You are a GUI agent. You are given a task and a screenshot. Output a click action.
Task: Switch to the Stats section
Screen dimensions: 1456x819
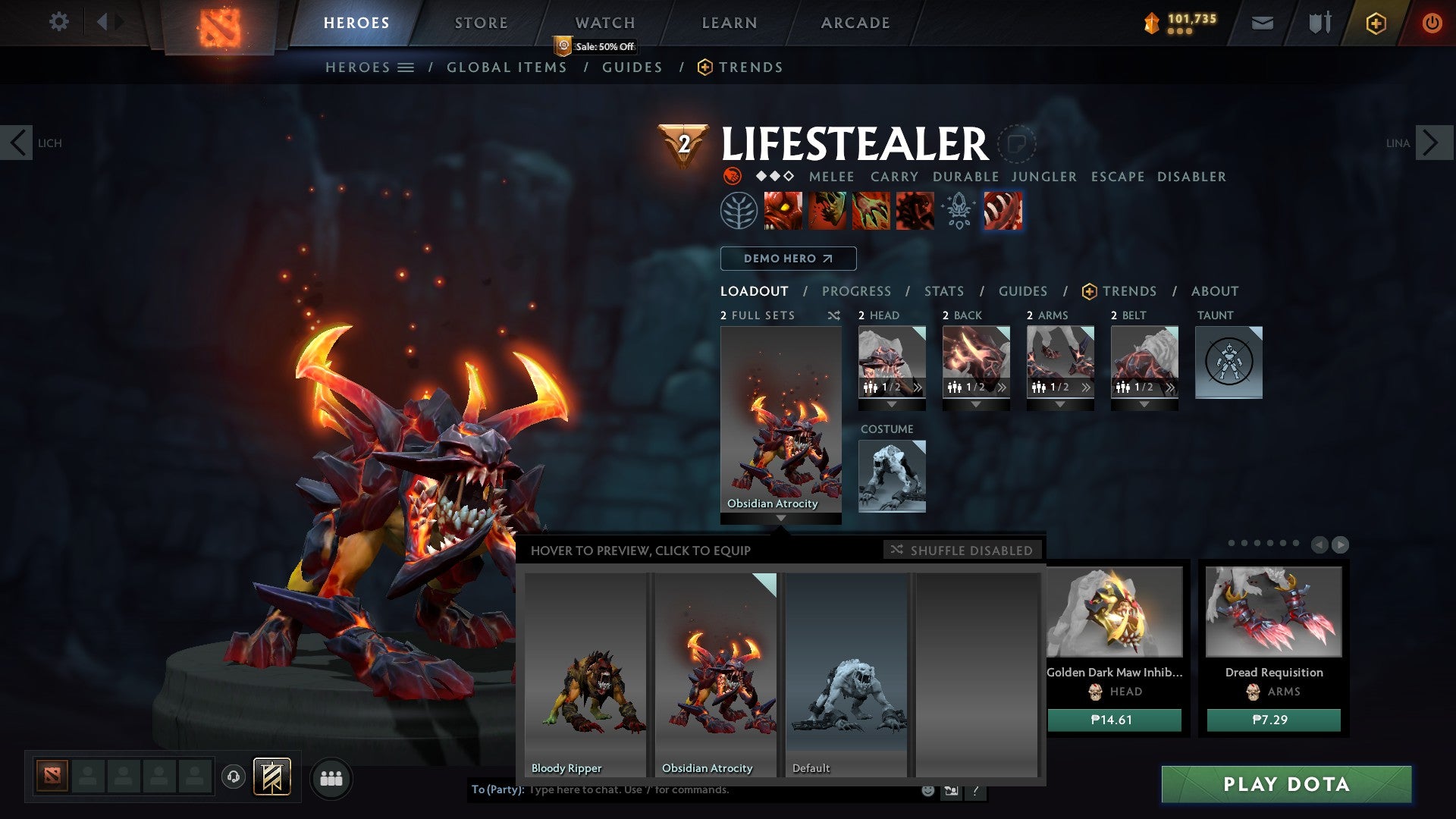click(943, 291)
